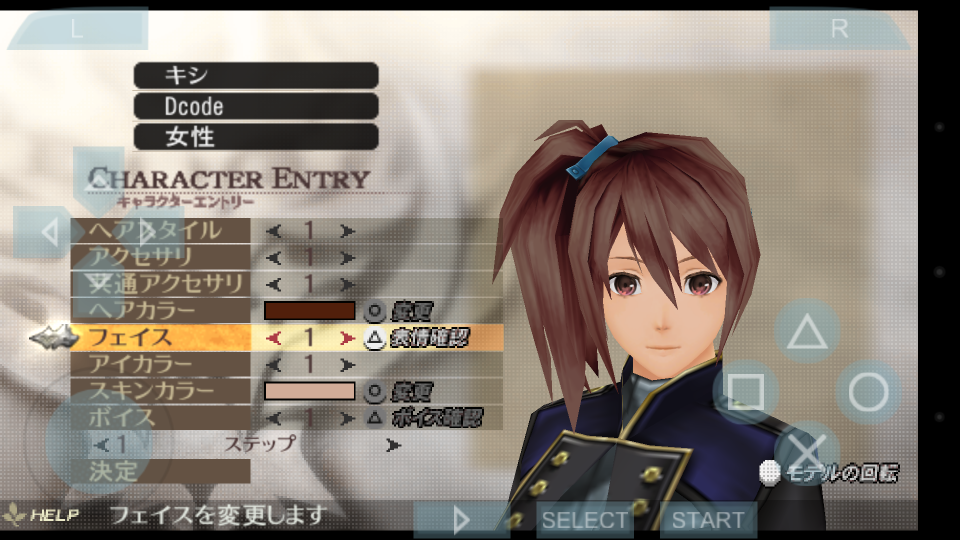Tap the emulator SELECT button
Viewport: 960px width, 540px height.
[x=585, y=520]
